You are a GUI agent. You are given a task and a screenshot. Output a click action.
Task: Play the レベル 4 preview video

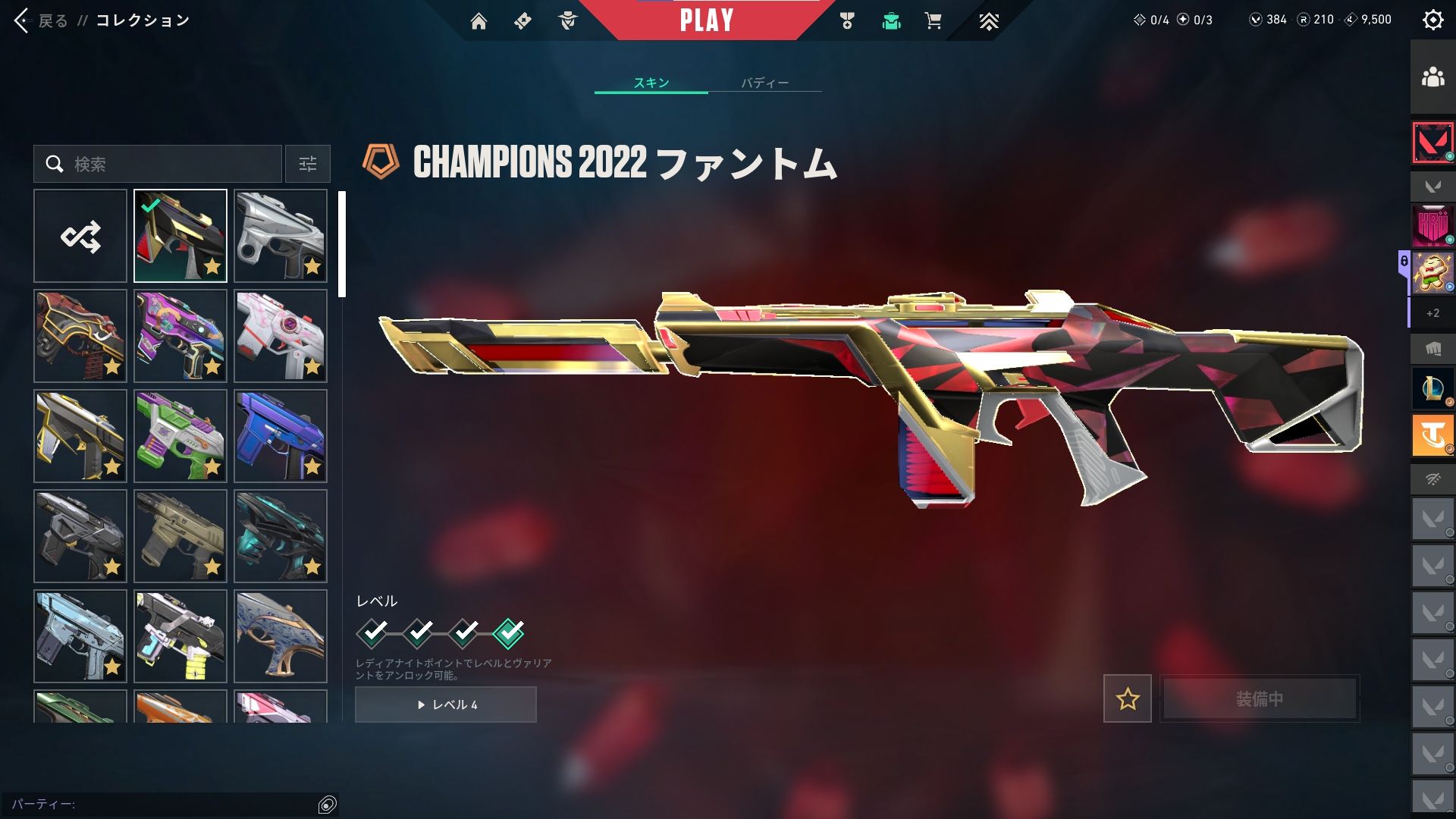pos(446,704)
